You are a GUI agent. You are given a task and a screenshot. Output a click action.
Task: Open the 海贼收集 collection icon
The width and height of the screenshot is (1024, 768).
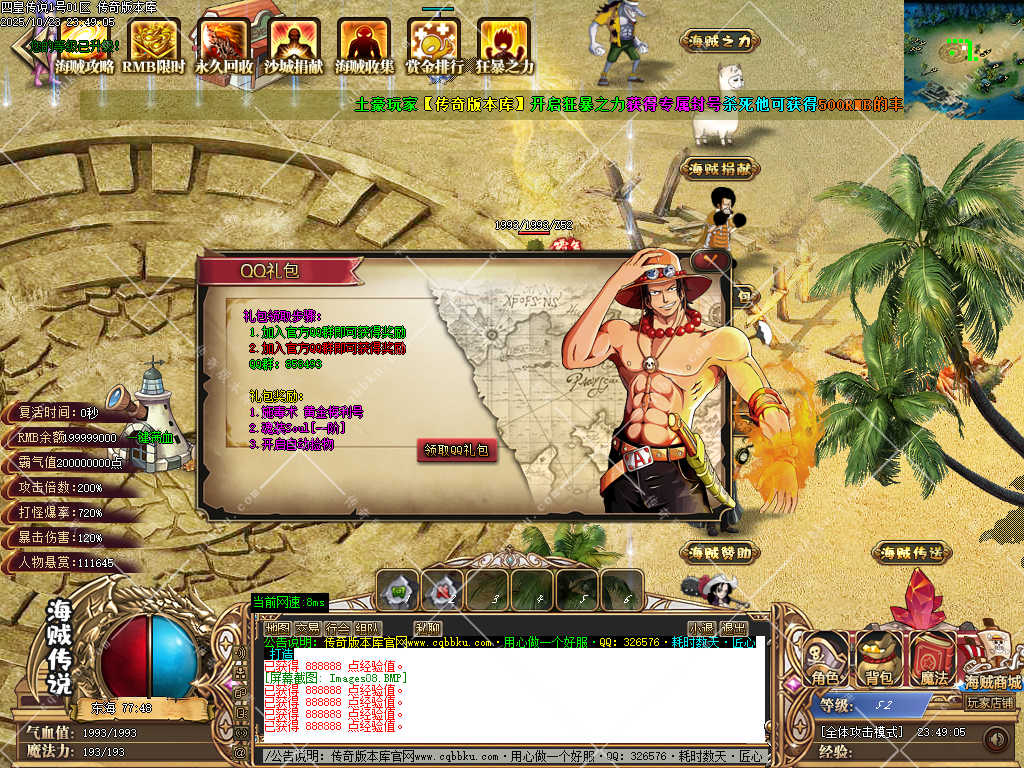(x=364, y=47)
